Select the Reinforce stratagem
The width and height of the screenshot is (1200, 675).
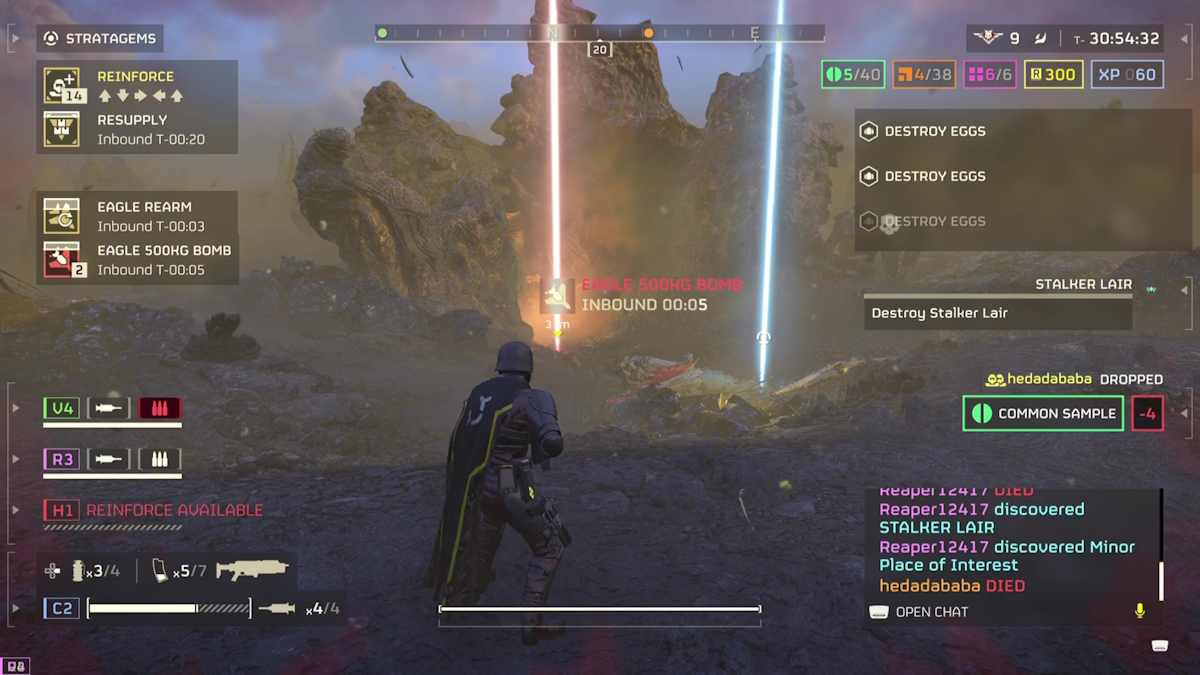[136, 86]
